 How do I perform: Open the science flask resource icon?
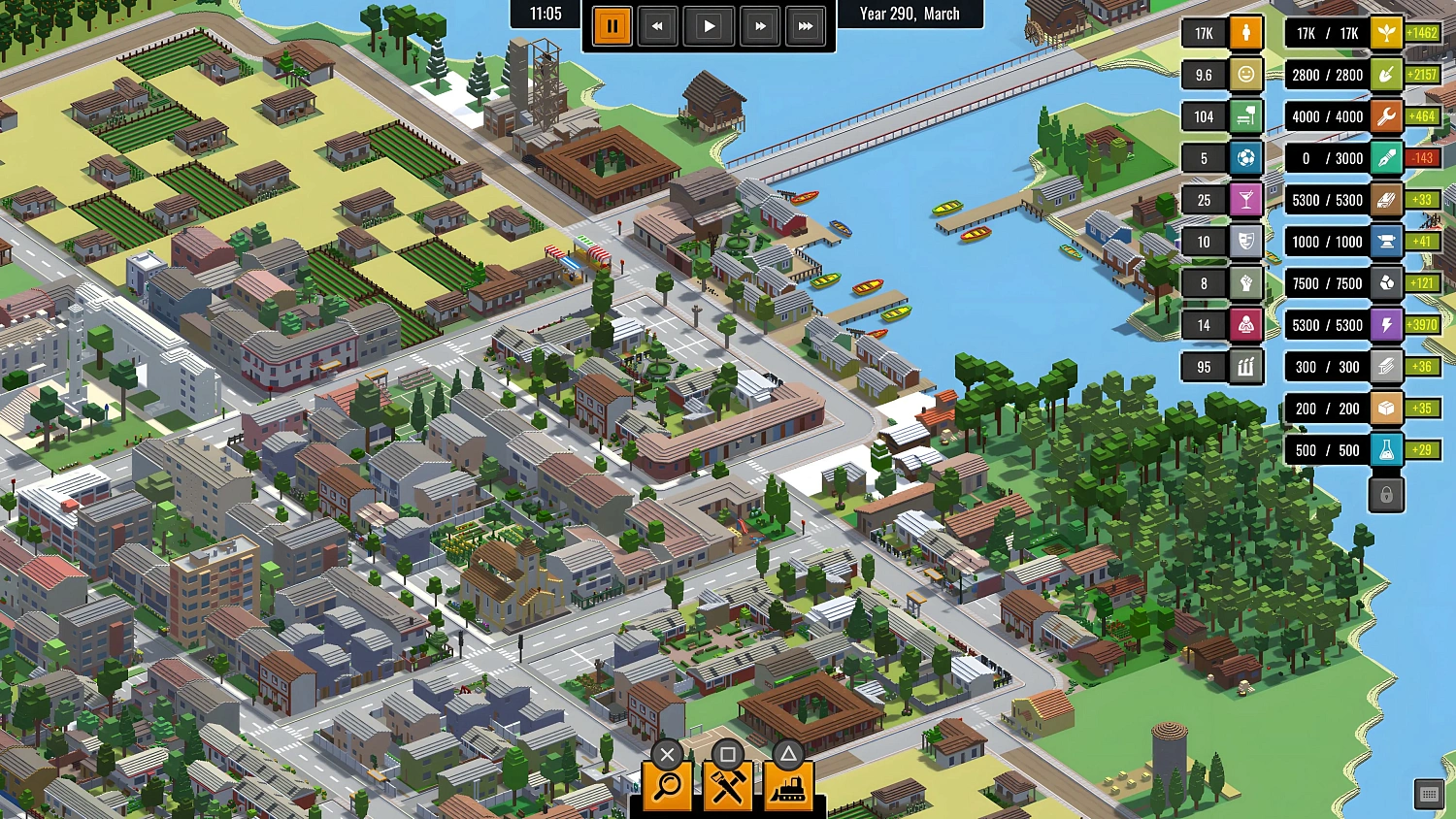(x=1387, y=449)
